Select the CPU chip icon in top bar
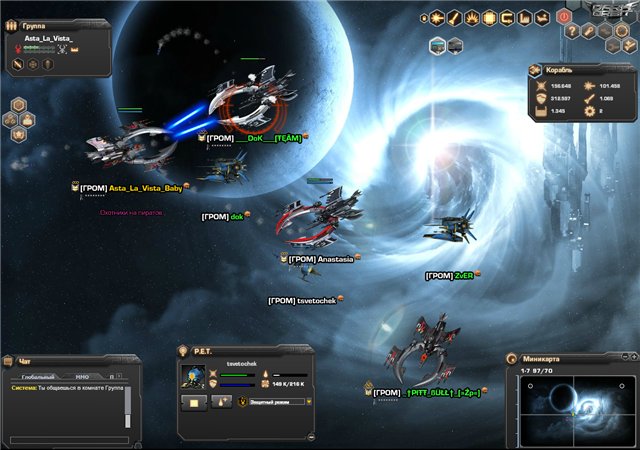640x450 pixels. click(489, 17)
